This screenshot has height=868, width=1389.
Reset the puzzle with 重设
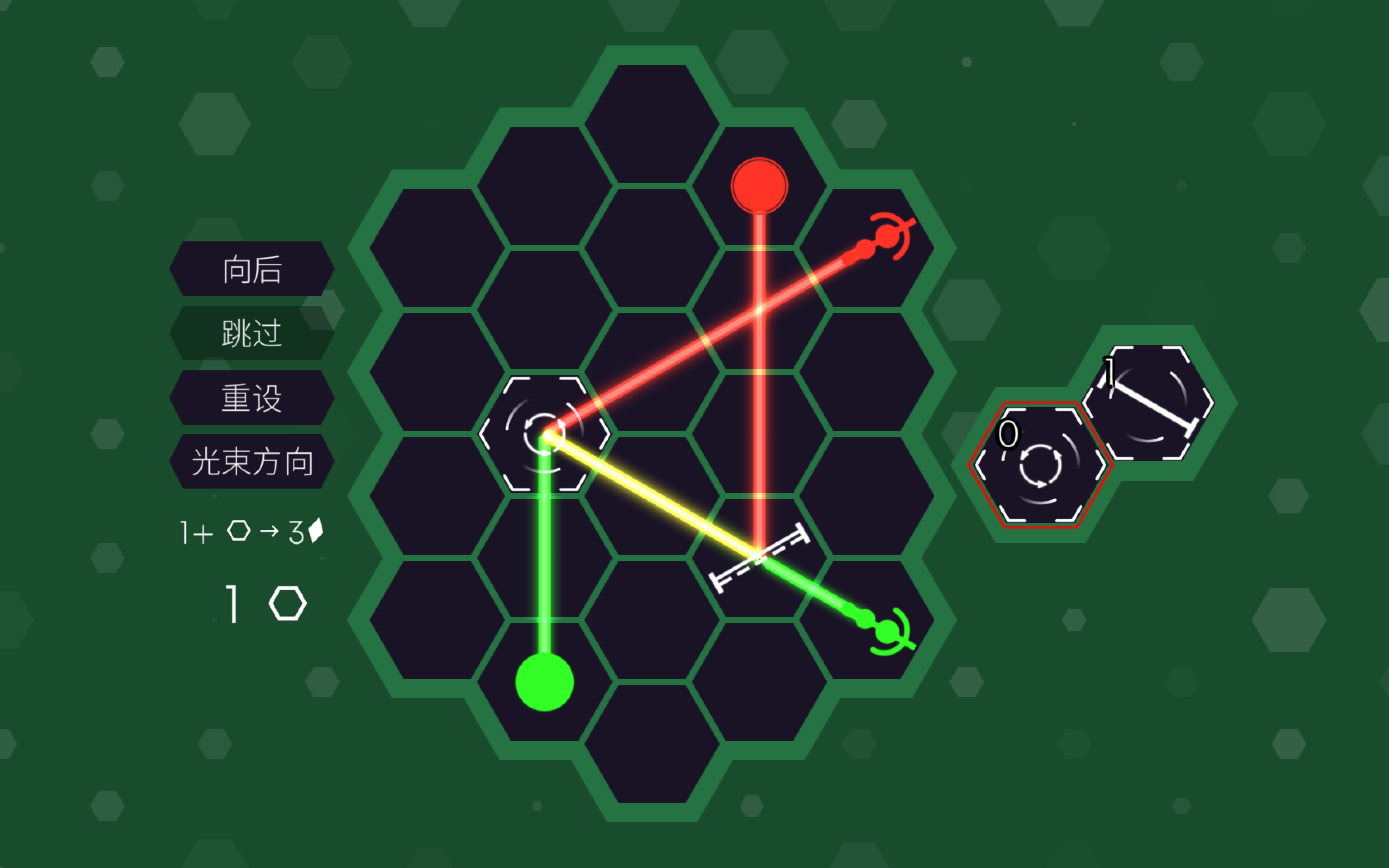pos(252,397)
